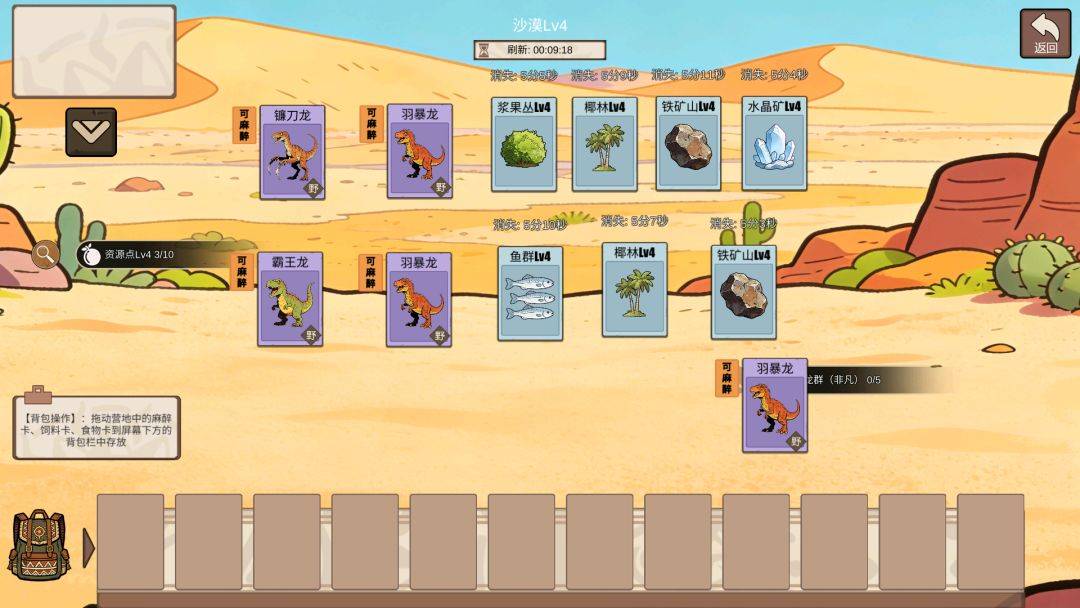The image size is (1080, 608).
Task: Select the 镰刀龙 dinosaur card
Action: tap(292, 152)
